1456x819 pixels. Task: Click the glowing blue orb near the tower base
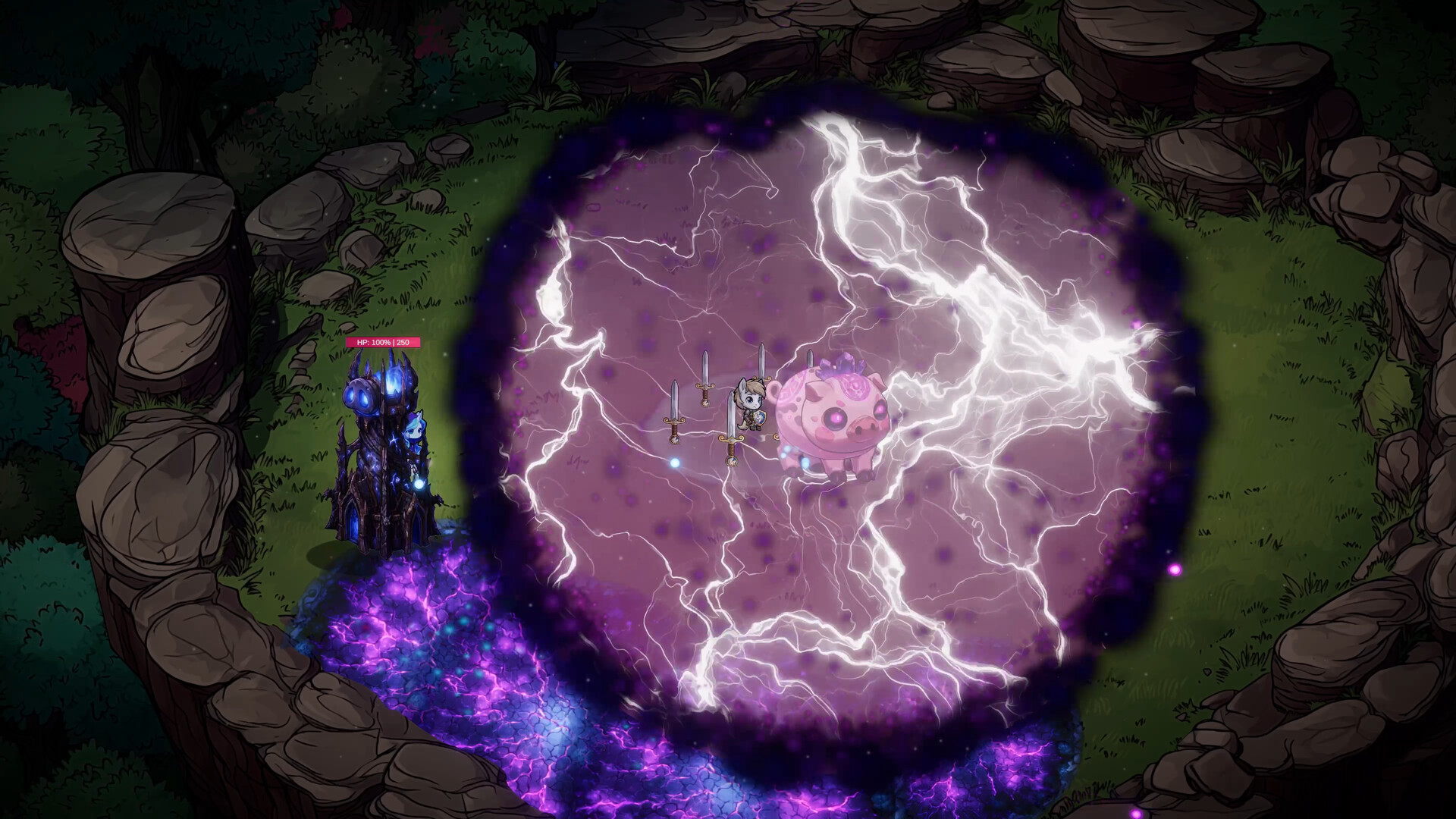click(420, 484)
